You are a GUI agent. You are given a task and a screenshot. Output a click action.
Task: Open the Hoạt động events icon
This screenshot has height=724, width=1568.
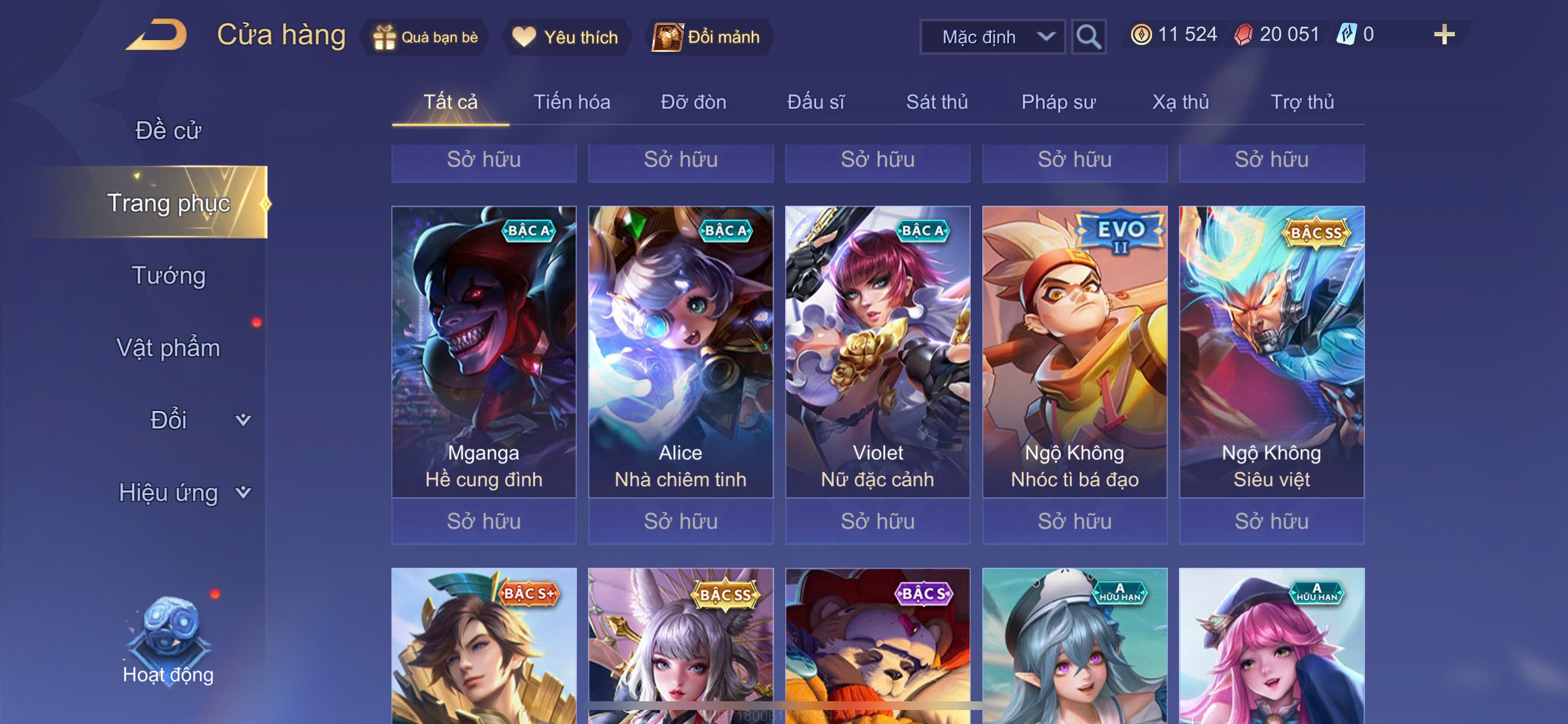click(x=169, y=640)
